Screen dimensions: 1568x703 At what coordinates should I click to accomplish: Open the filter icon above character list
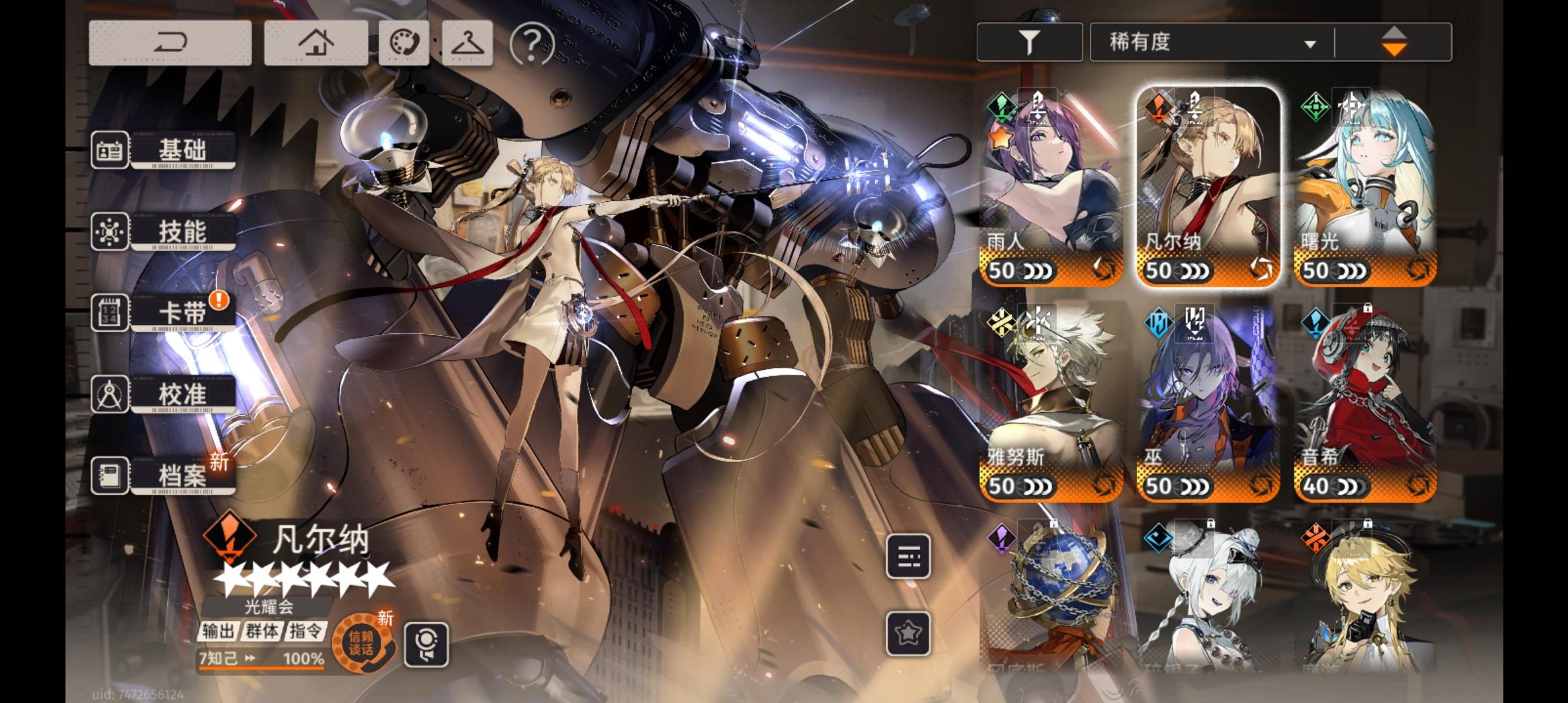pyautogui.click(x=1029, y=40)
